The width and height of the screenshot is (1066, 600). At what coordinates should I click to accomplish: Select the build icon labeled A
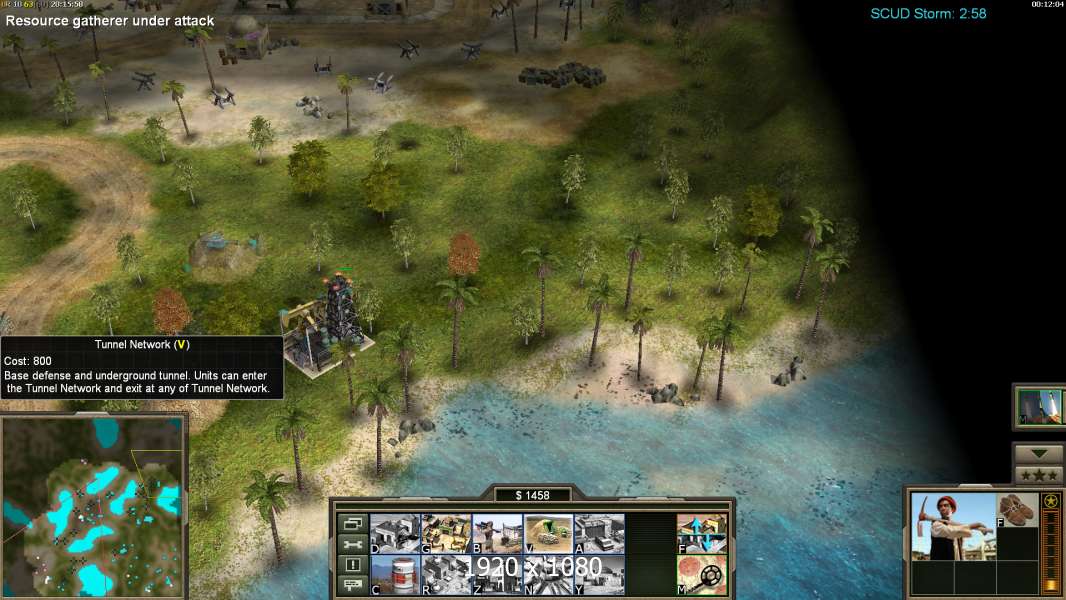pos(599,533)
